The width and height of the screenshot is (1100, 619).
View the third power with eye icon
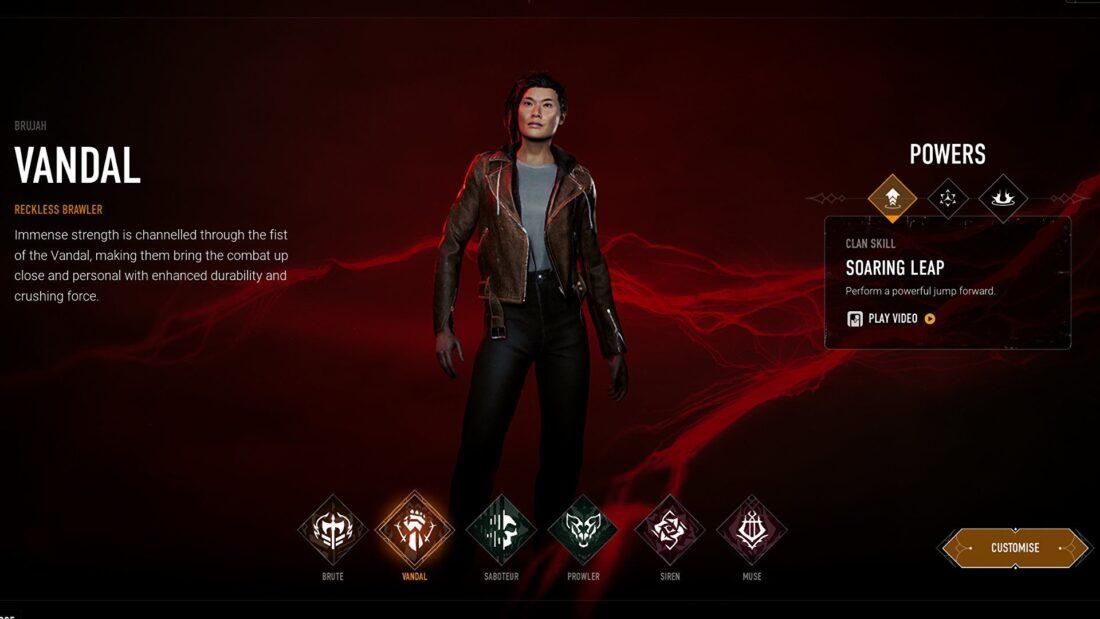[1003, 198]
